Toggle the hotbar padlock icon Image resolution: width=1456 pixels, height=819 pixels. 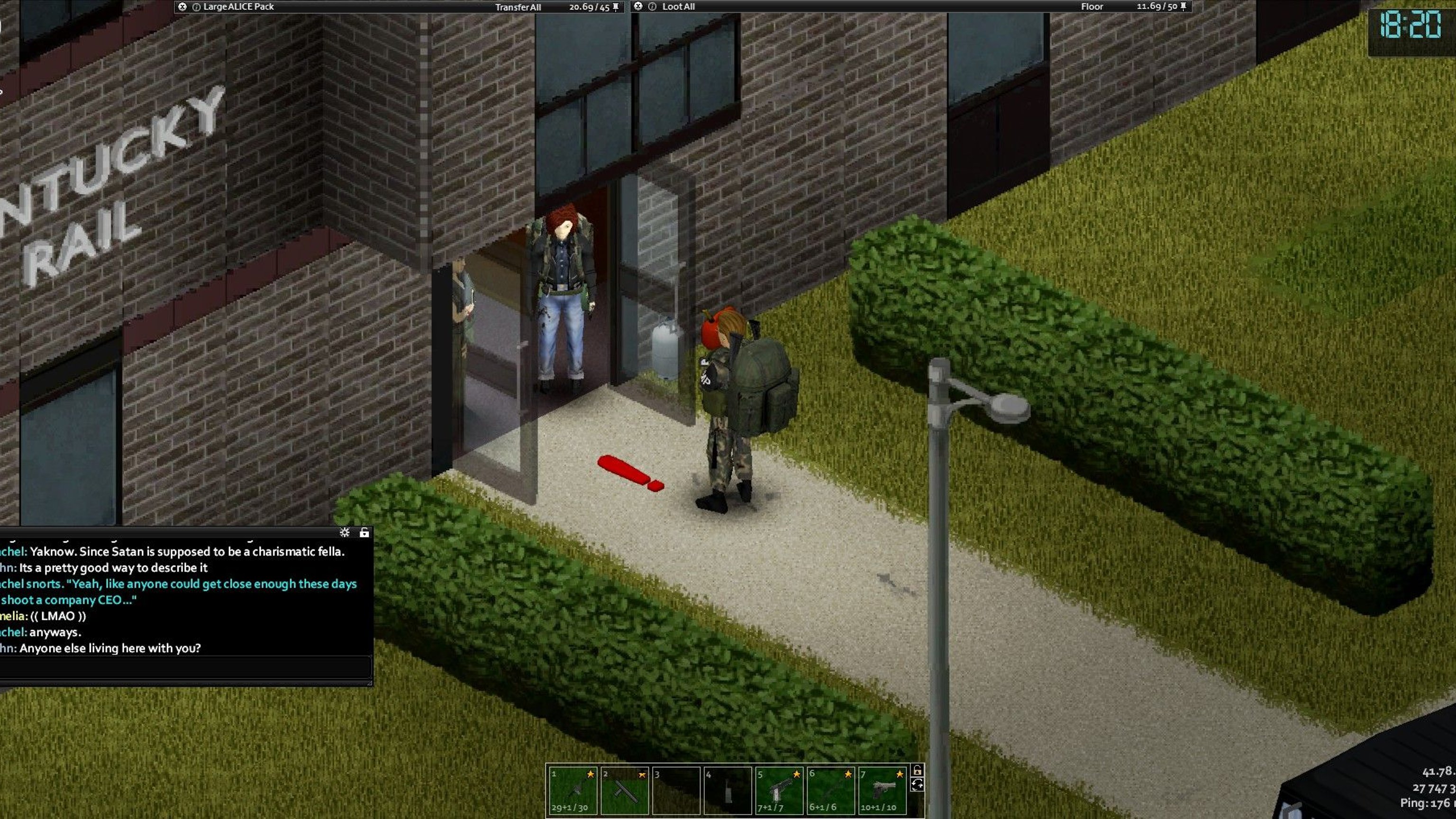pos(918,770)
